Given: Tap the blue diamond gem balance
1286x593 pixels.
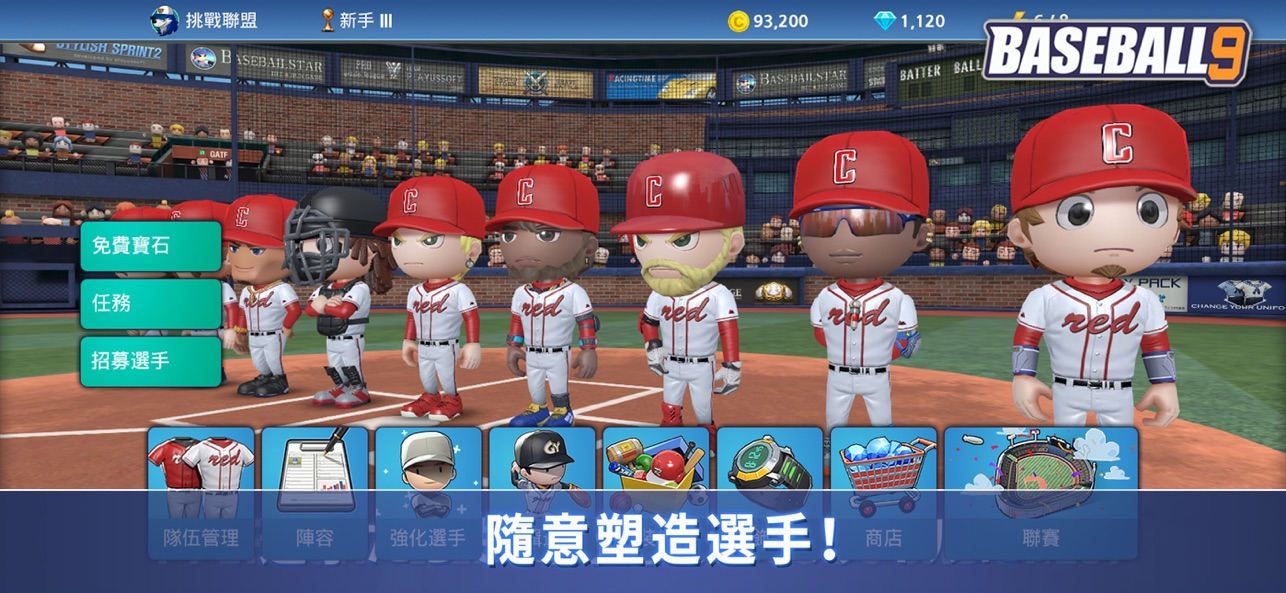Looking at the screenshot, I should tap(908, 21).
